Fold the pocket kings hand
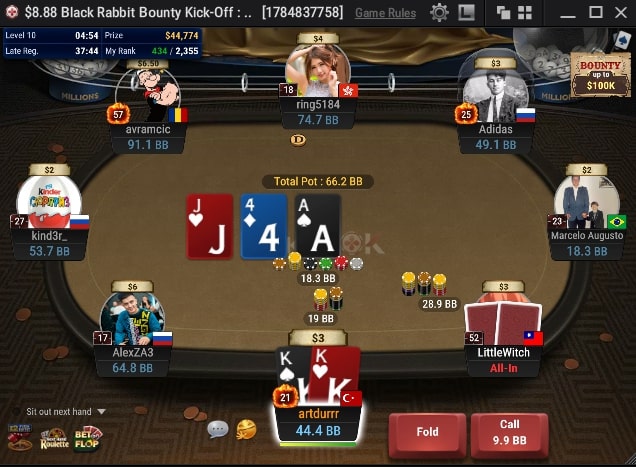636x467 pixels. point(426,433)
